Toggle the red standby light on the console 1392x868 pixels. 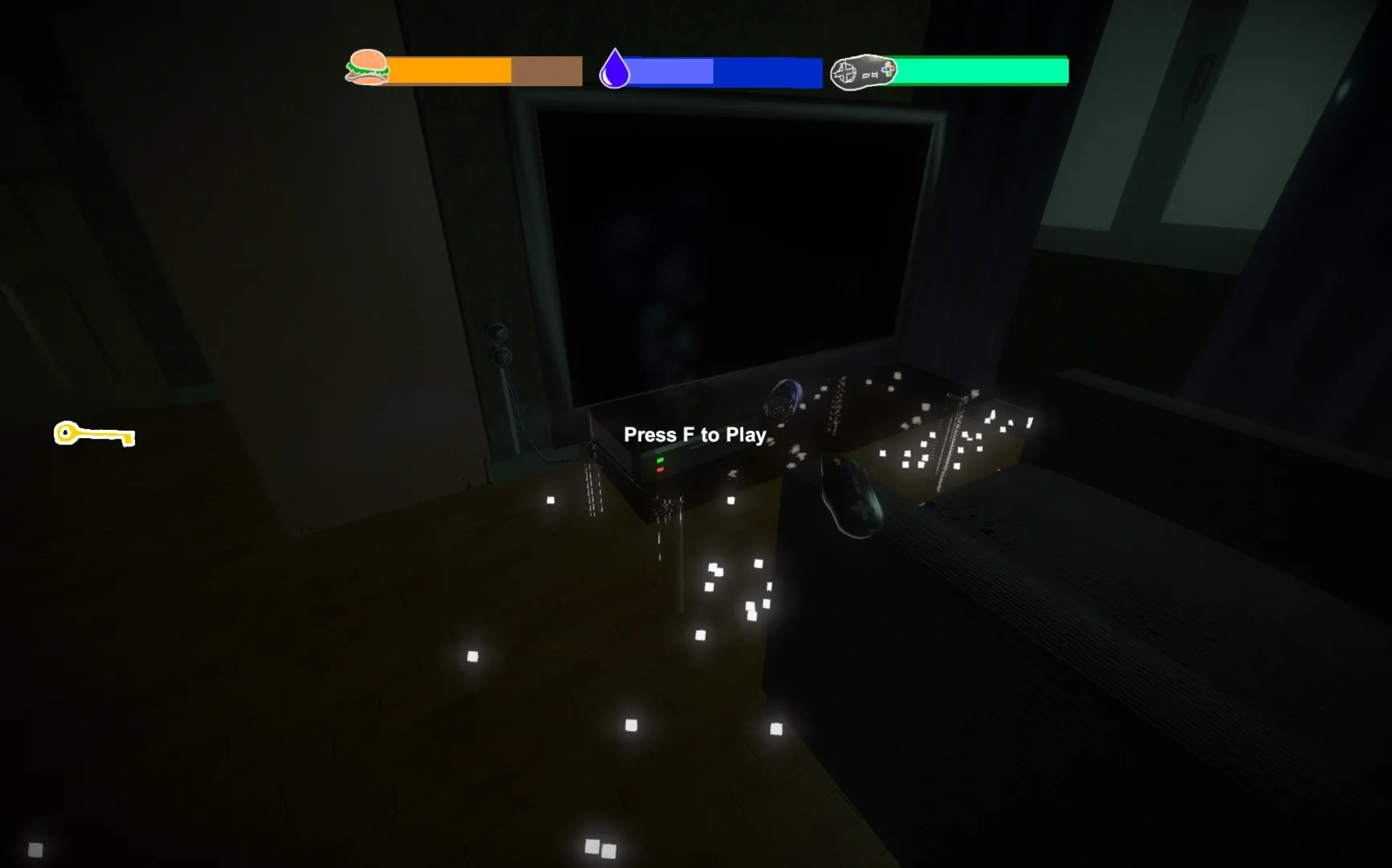tap(659, 469)
